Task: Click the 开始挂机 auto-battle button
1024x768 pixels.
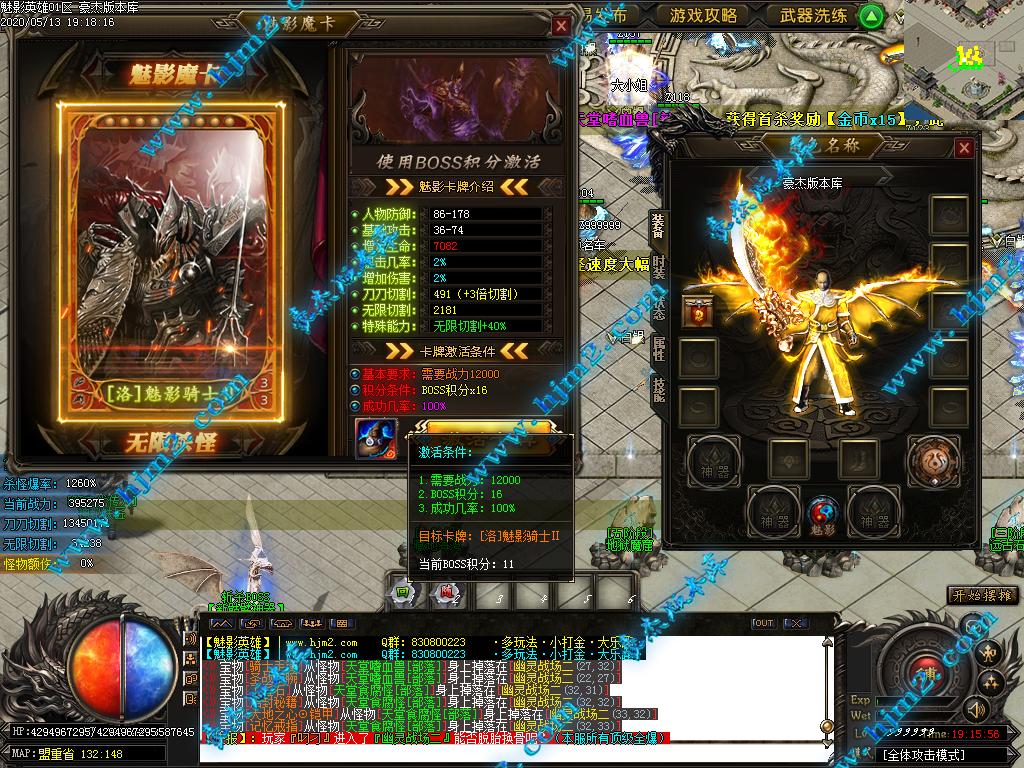Action: 984,596
